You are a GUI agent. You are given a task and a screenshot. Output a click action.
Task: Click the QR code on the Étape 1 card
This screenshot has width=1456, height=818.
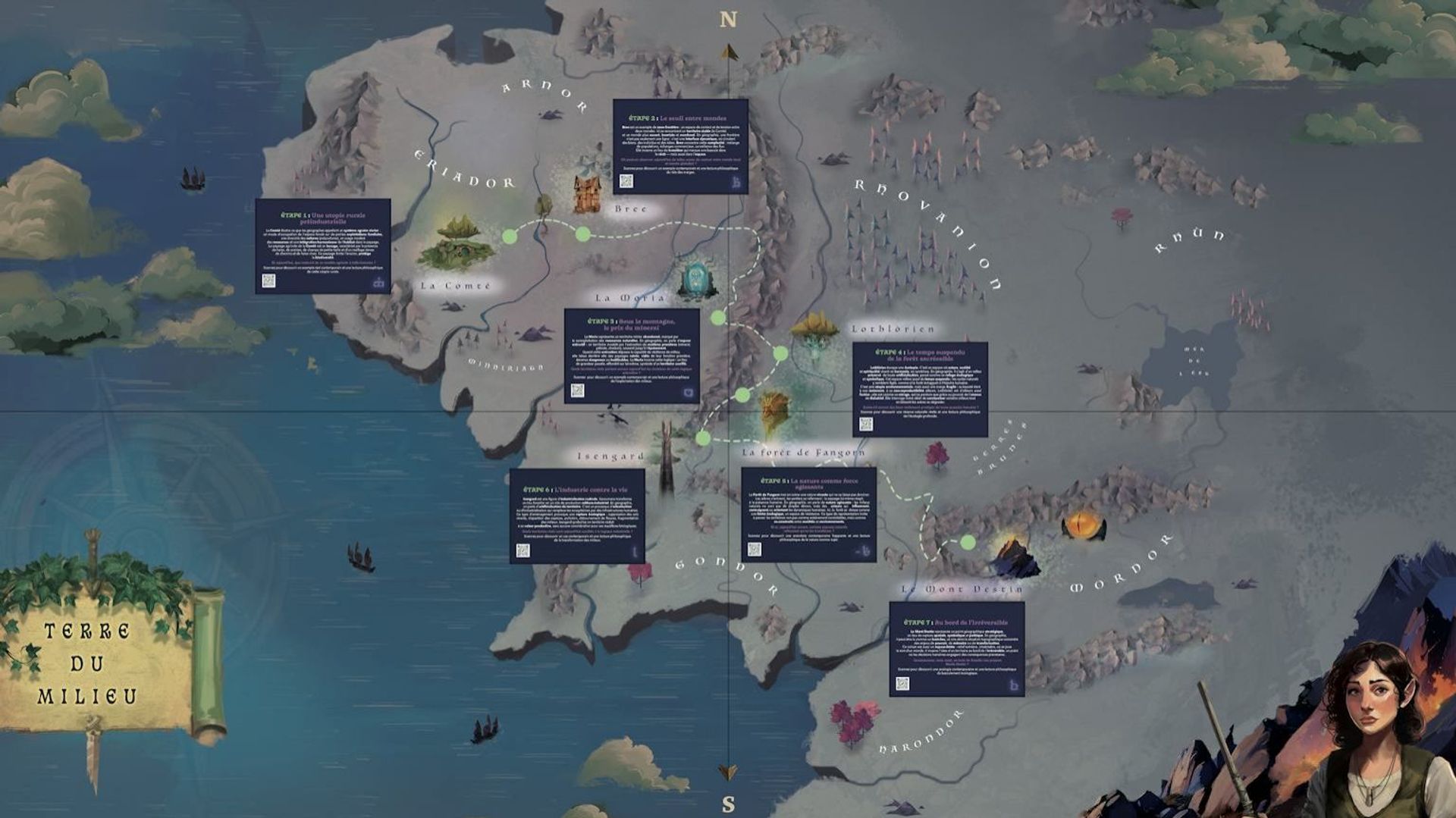pos(268,281)
